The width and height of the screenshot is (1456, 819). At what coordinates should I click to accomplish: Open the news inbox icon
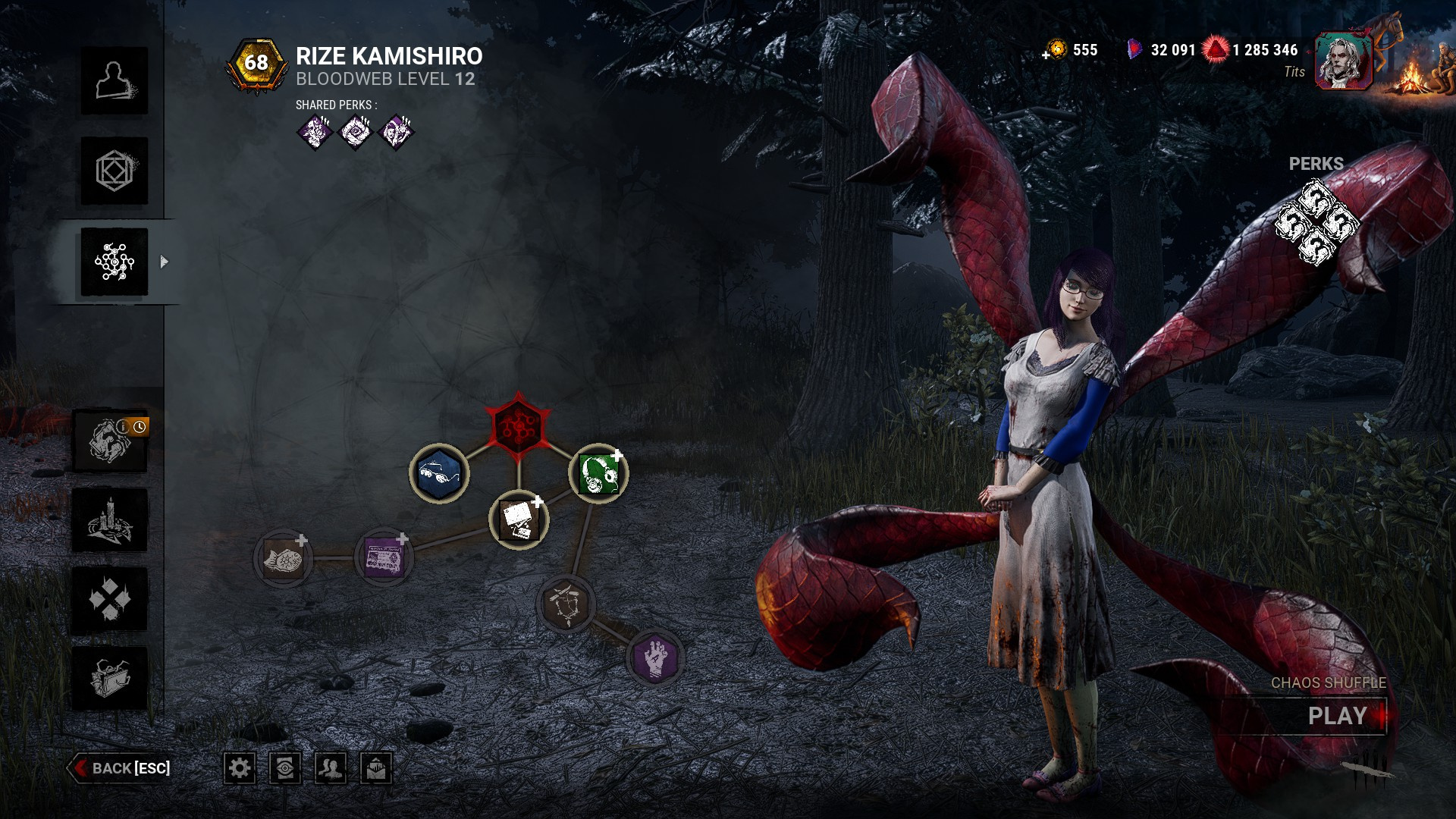click(x=376, y=768)
